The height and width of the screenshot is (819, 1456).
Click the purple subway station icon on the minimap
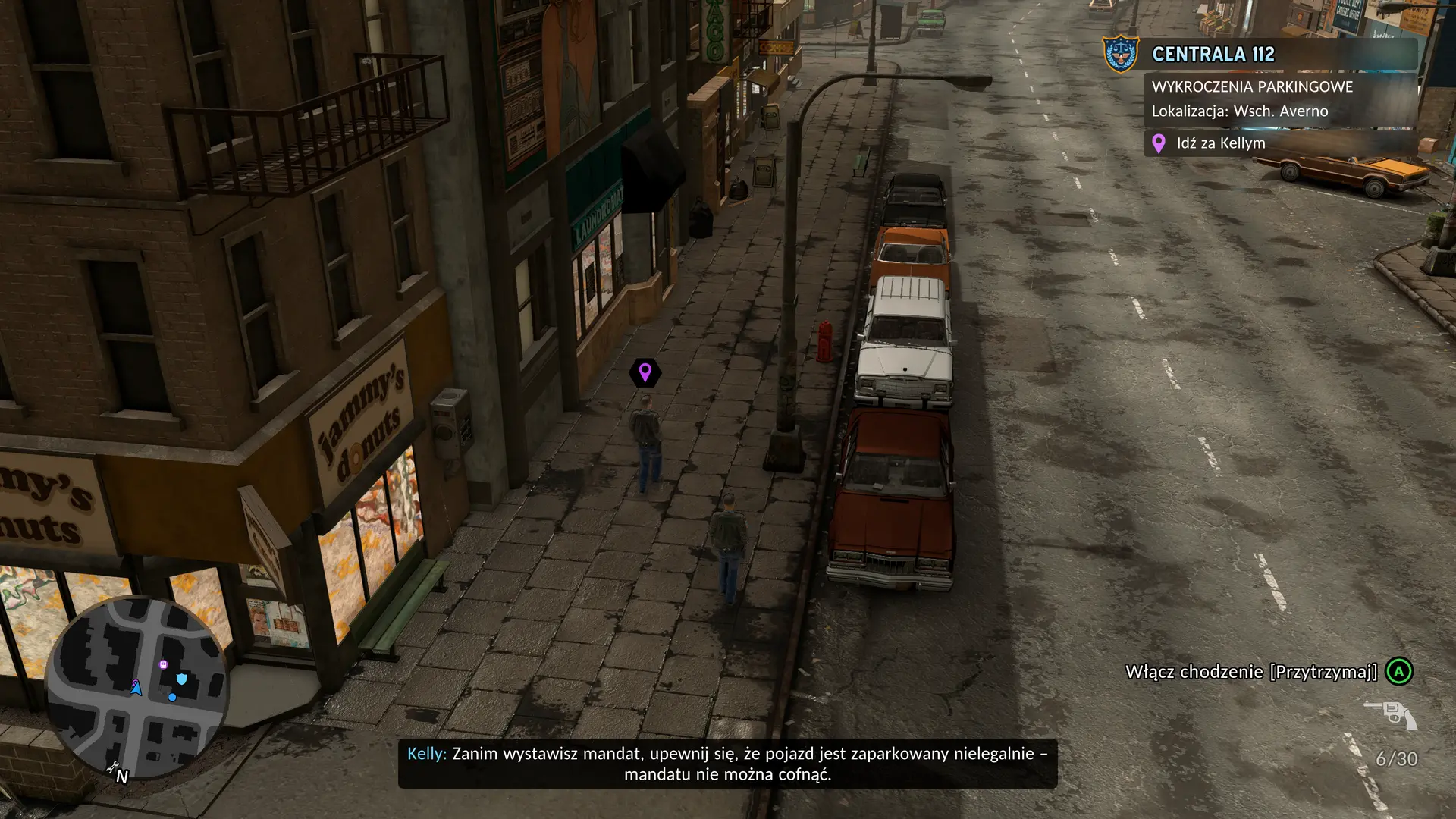point(164,664)
